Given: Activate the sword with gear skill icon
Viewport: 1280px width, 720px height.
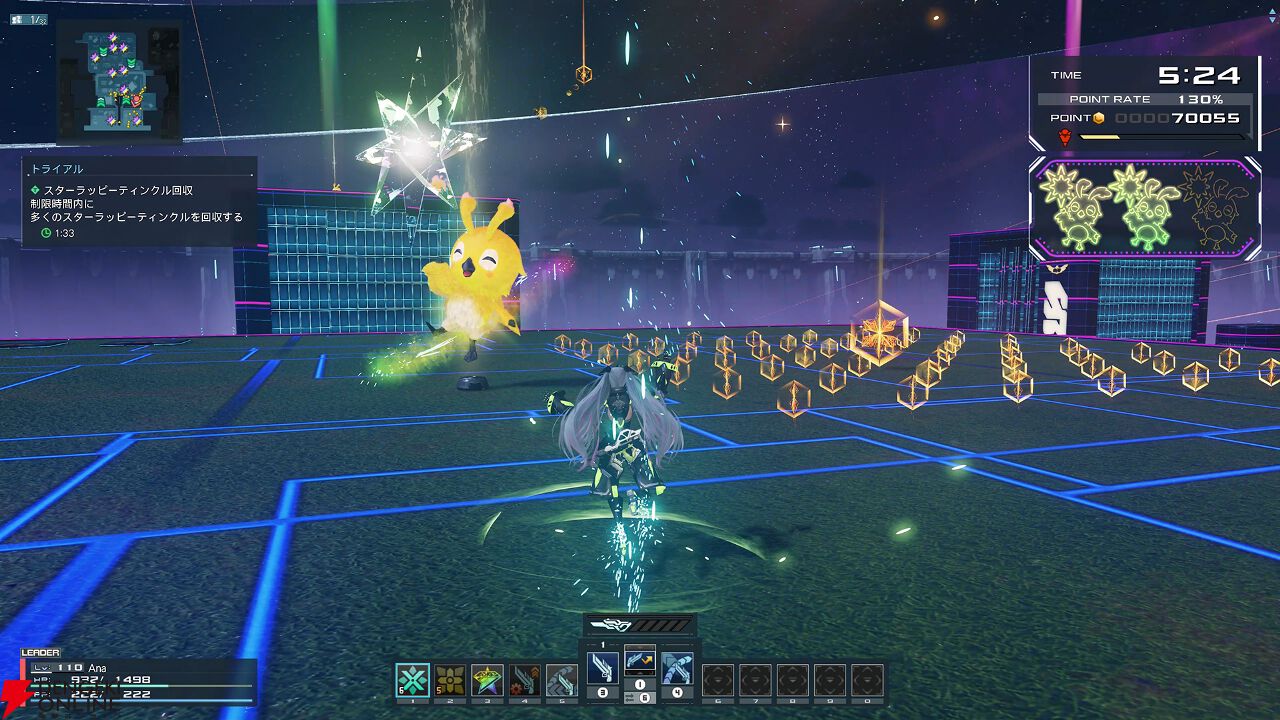Looking at the screenshot, I should tap(524, 680).
